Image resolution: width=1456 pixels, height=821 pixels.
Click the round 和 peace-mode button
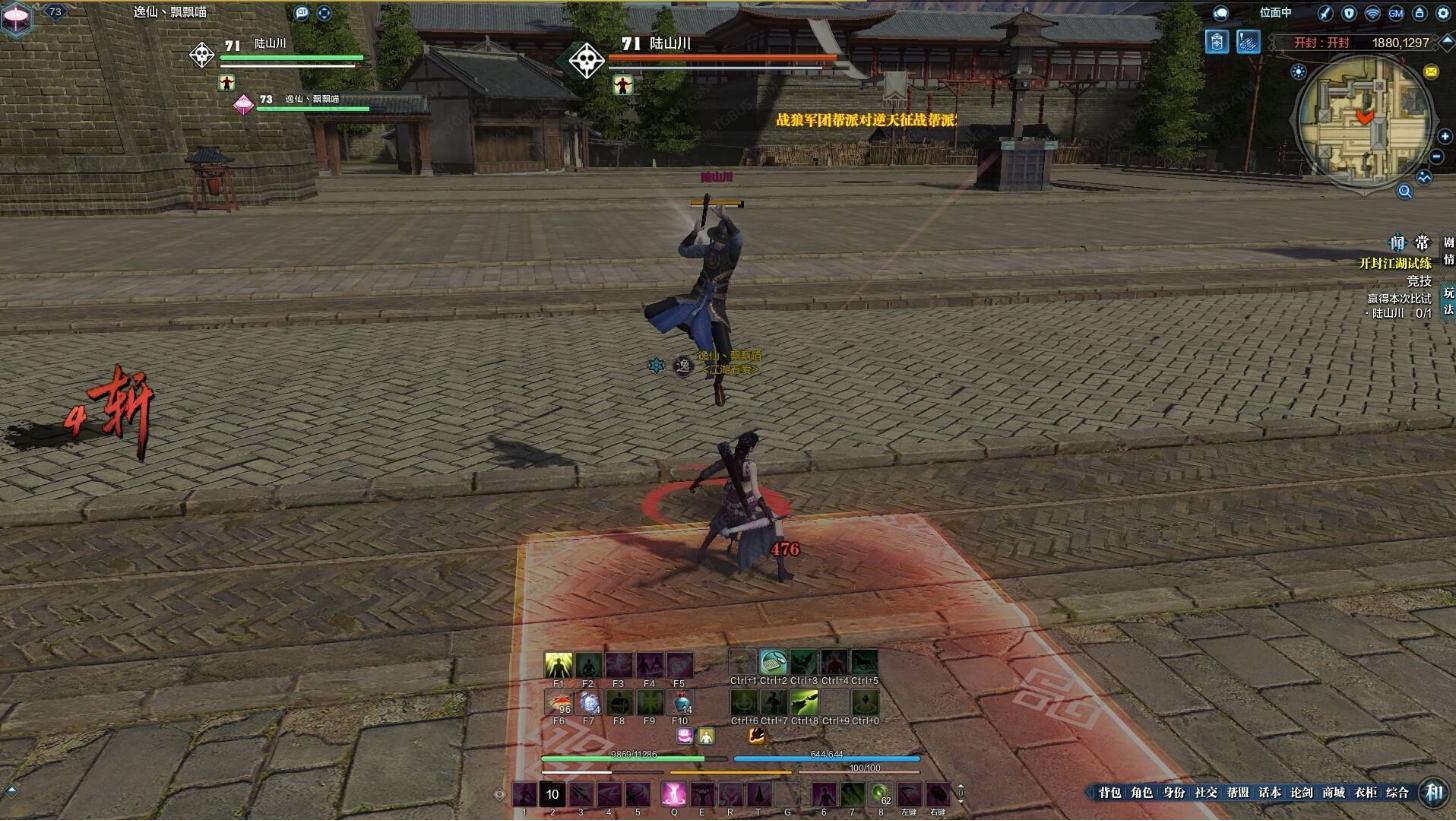[x=1435, y=793]
